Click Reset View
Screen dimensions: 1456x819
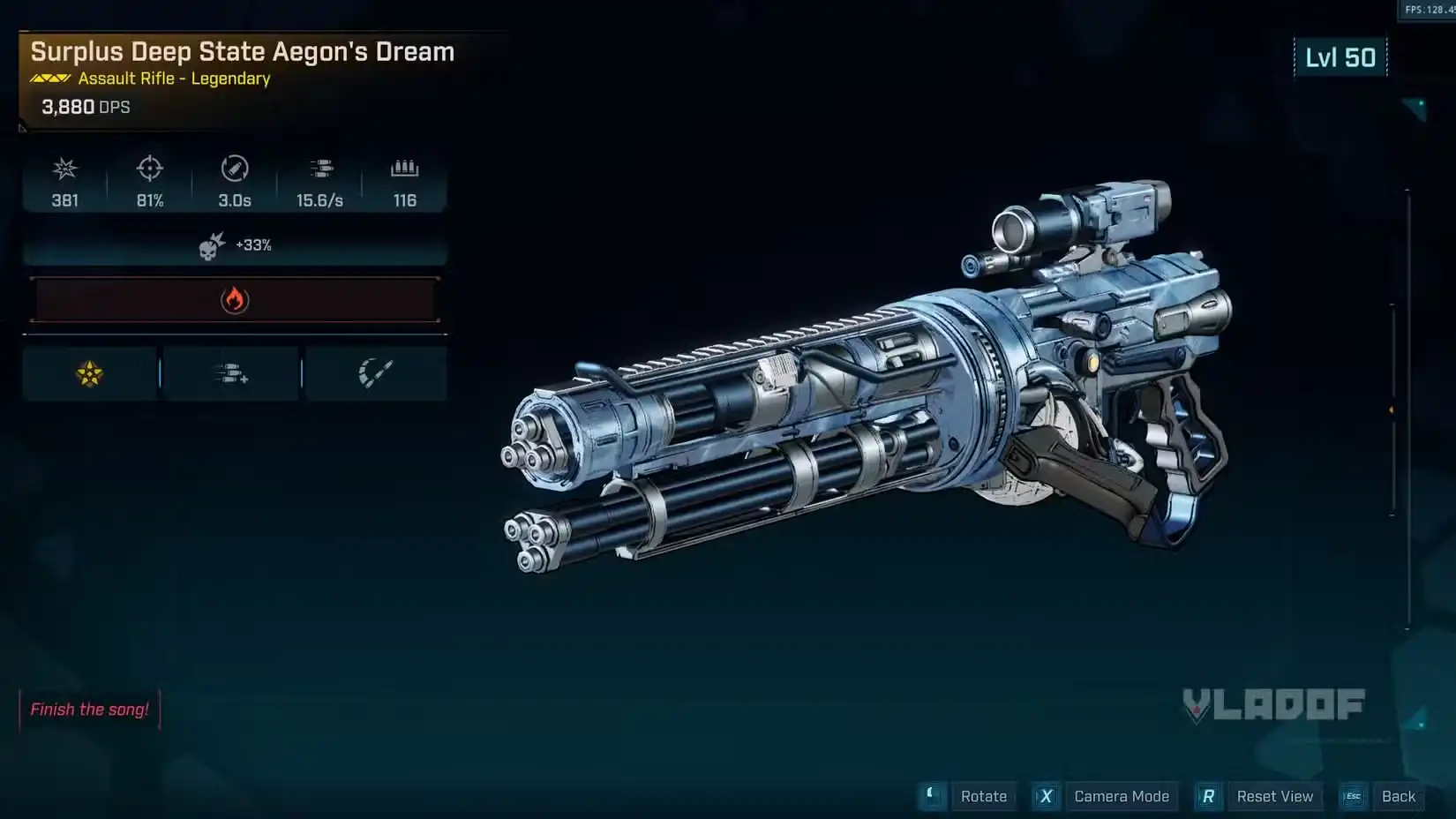click(1275, 796)
